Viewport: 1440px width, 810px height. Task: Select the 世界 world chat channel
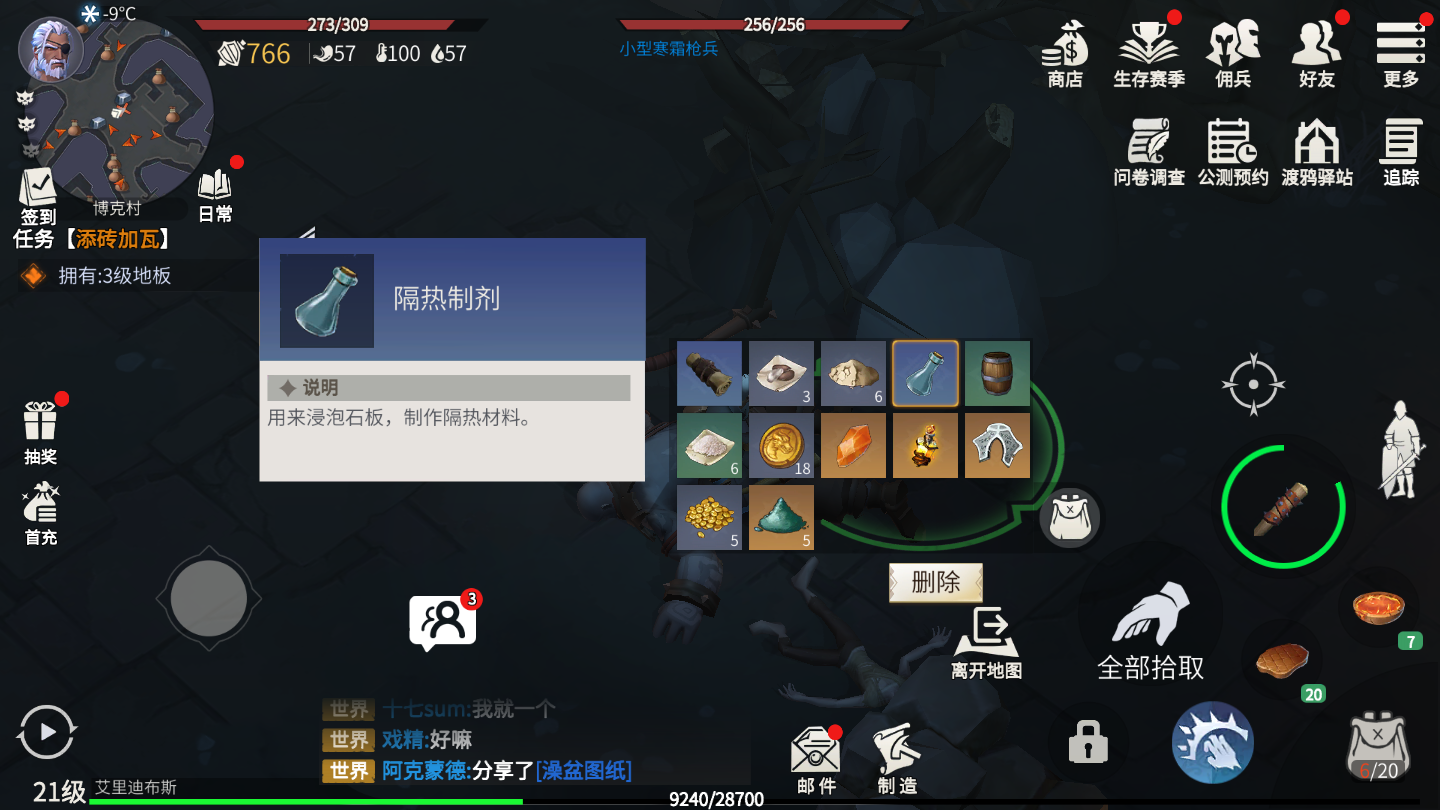coord(347,771)
